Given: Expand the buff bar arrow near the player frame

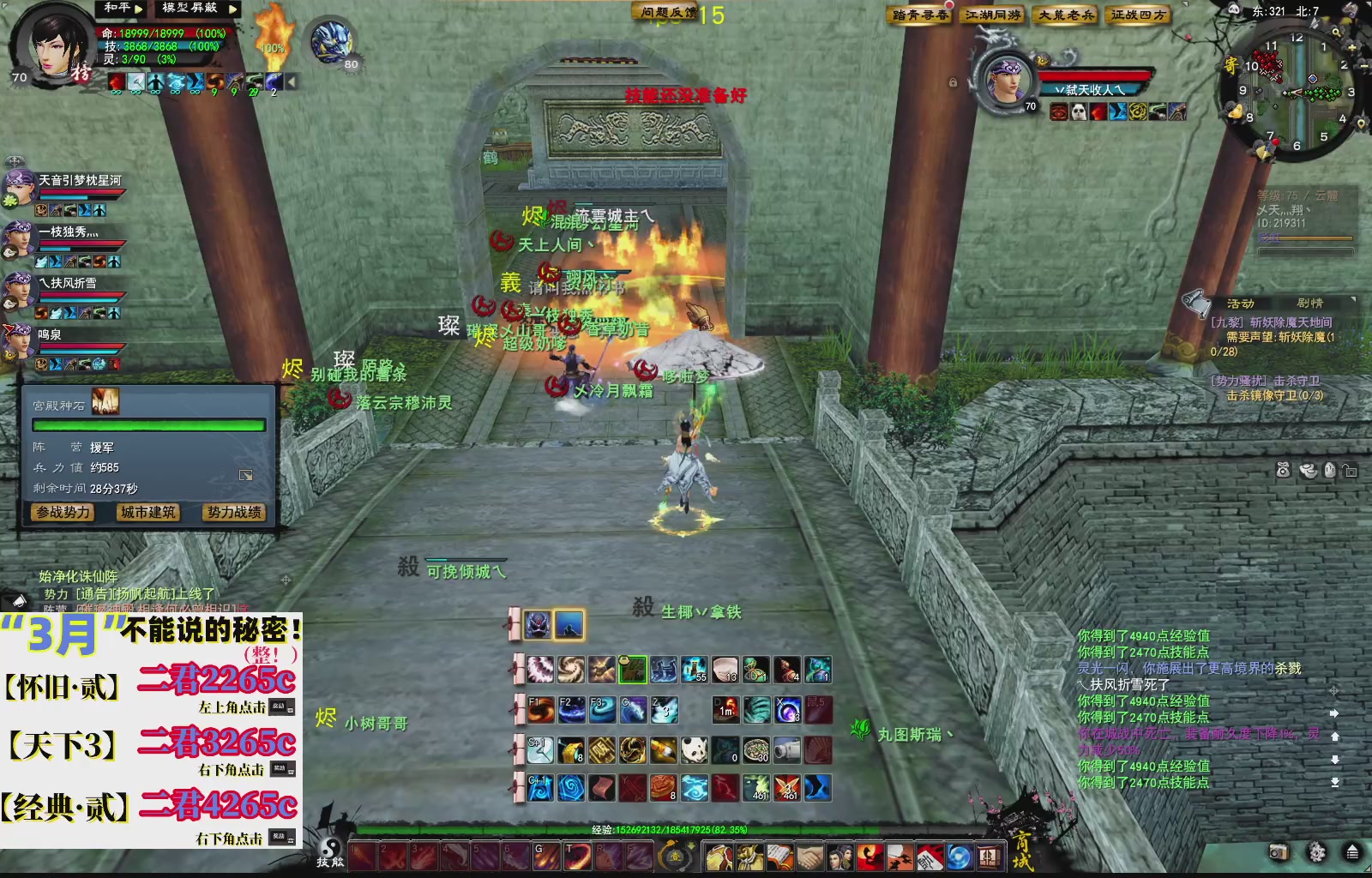Looking at the screenshot, I should 290,81.
